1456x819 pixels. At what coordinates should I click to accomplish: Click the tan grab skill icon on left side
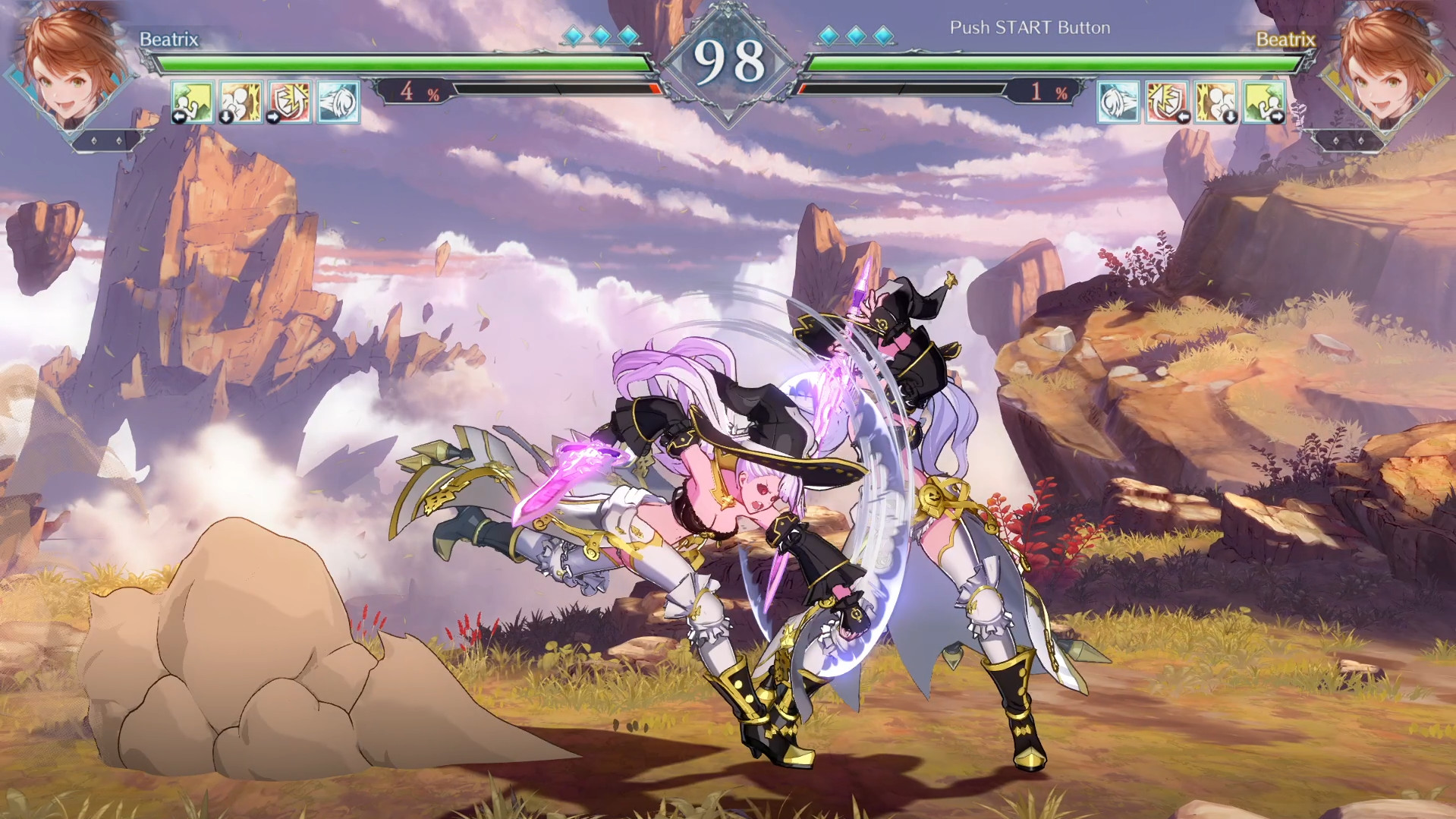[241, 103]
